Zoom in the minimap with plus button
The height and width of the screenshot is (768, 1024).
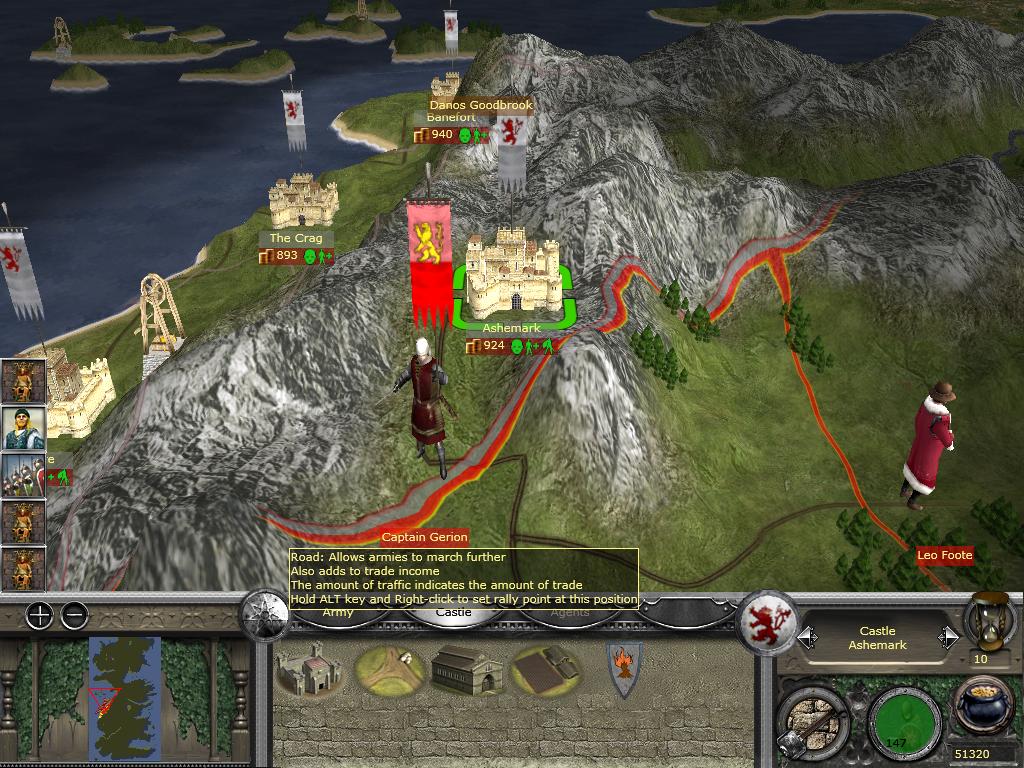[39, 616]
